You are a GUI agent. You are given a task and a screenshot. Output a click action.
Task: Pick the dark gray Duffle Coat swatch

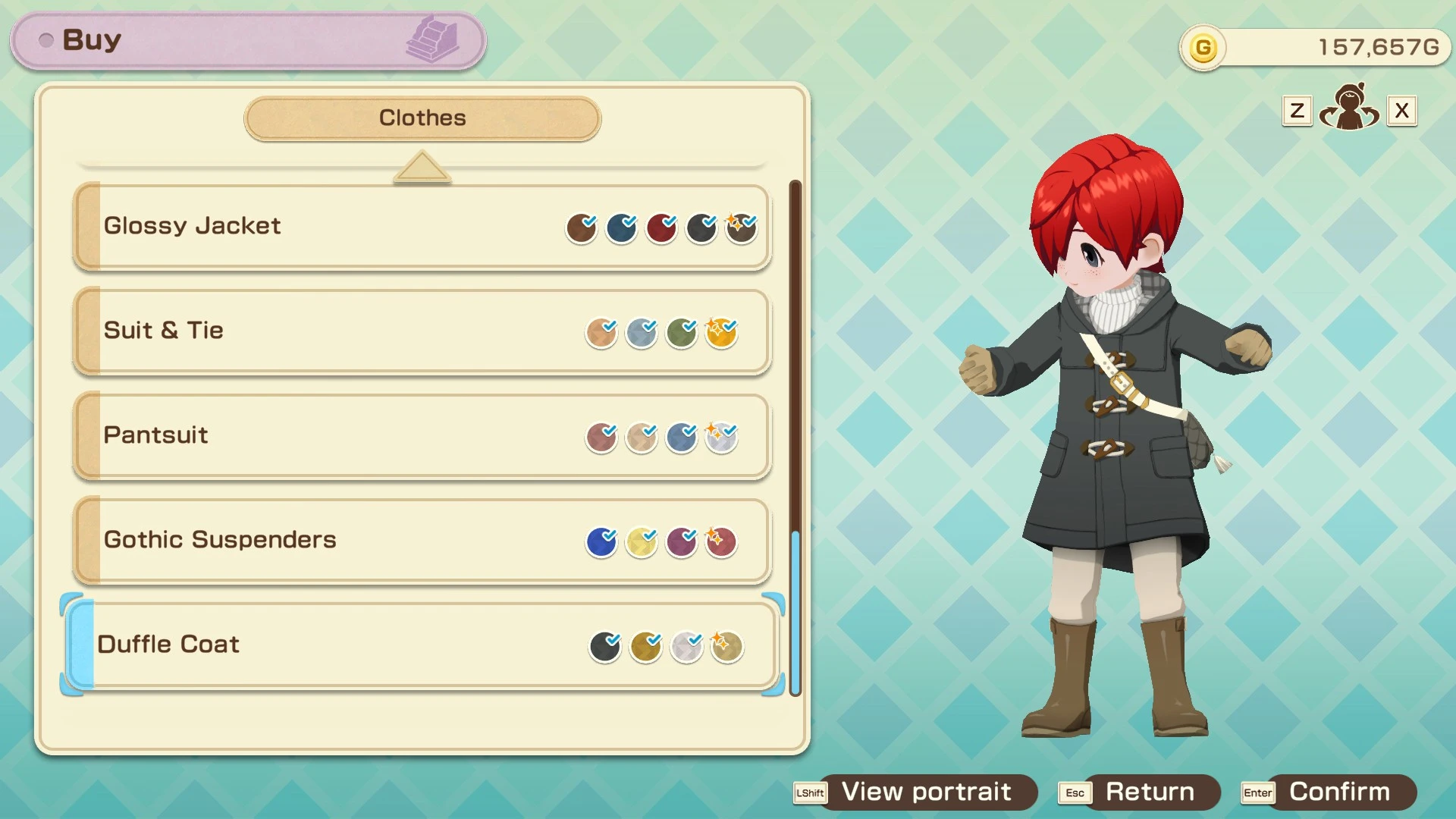pyautogui.click(x=604, y=647)
